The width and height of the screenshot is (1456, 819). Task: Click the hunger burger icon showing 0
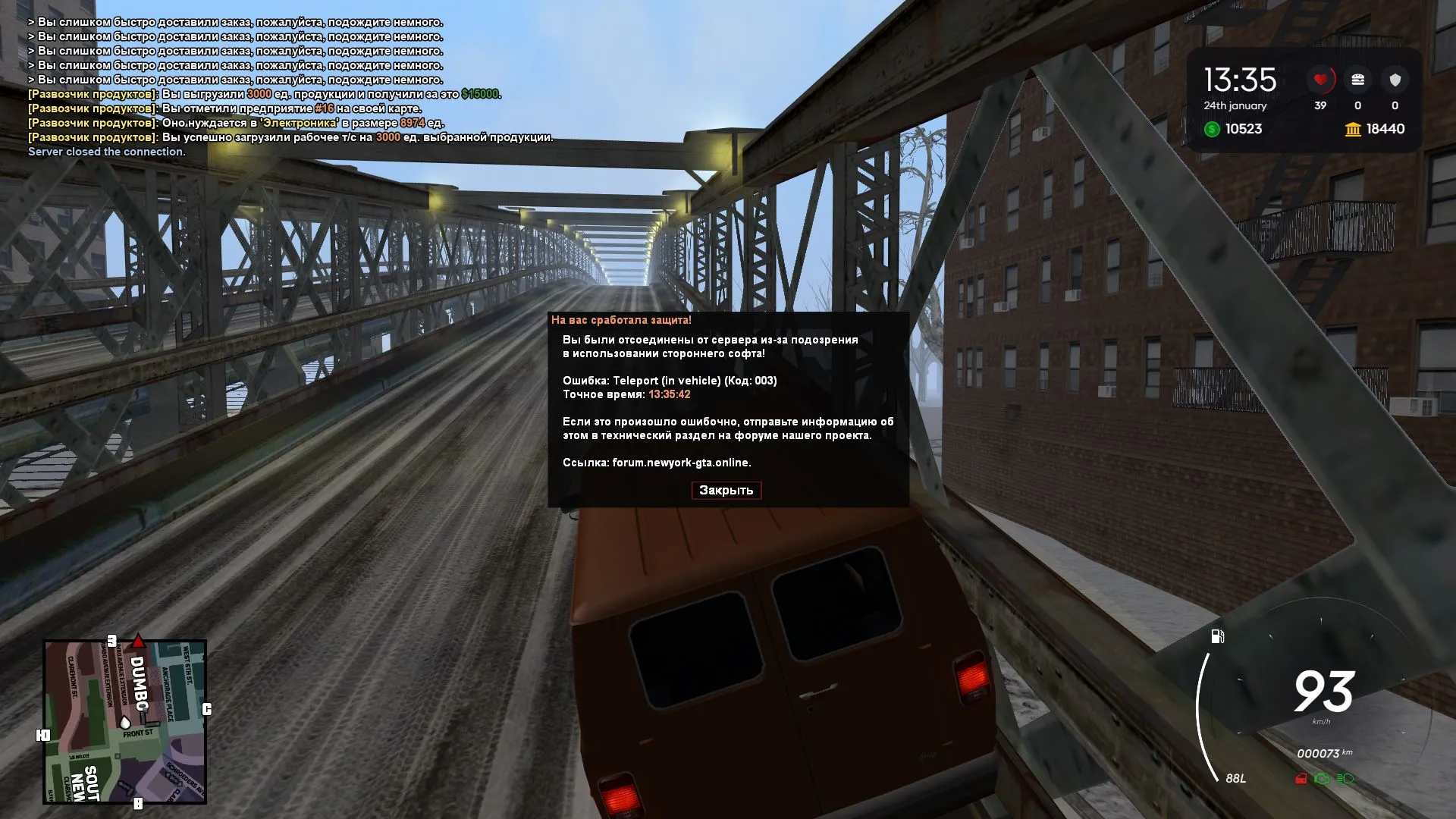1358,80
